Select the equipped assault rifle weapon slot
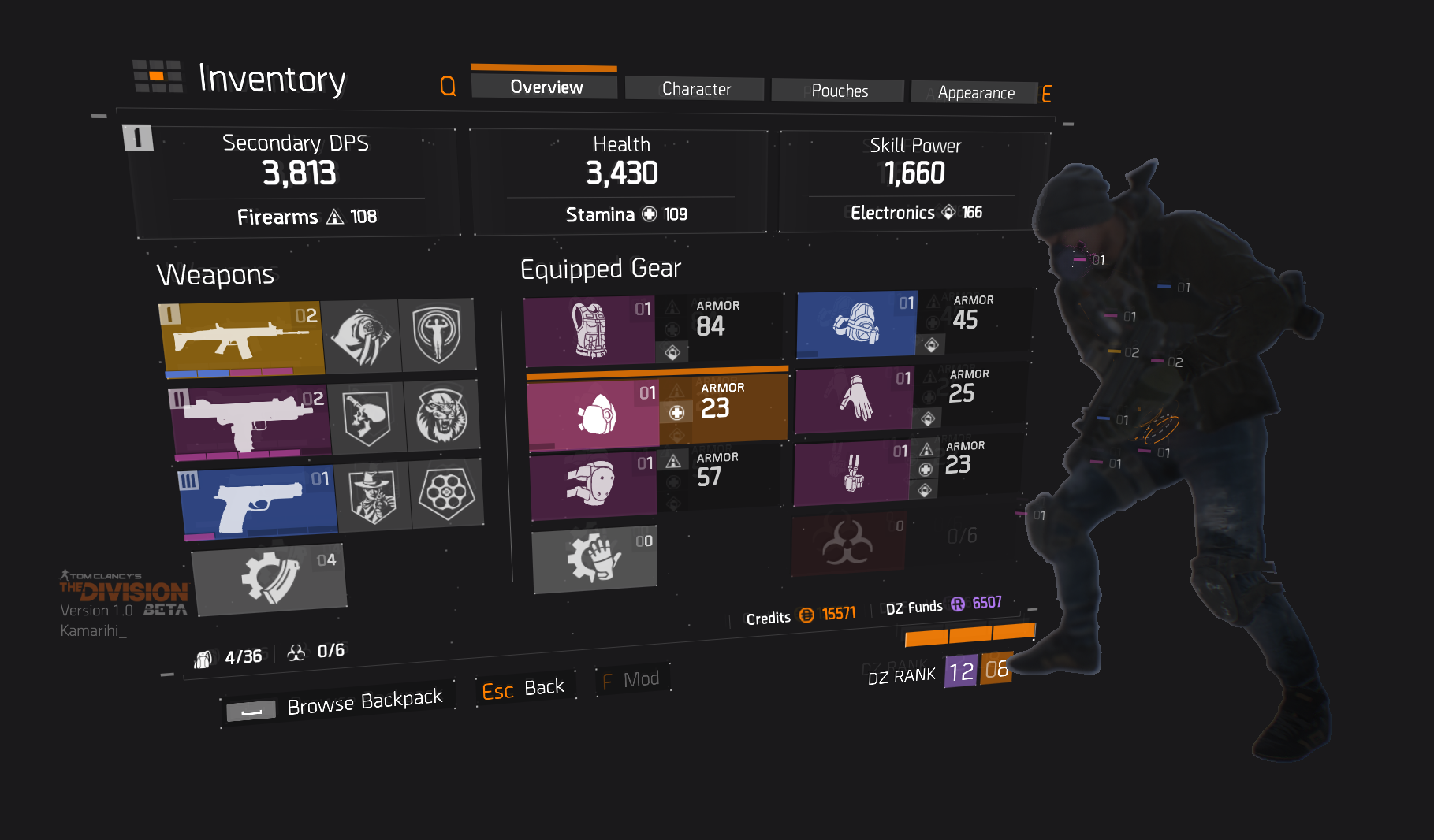This screenshot has width=1434, height=840. (x=240, y=337)
